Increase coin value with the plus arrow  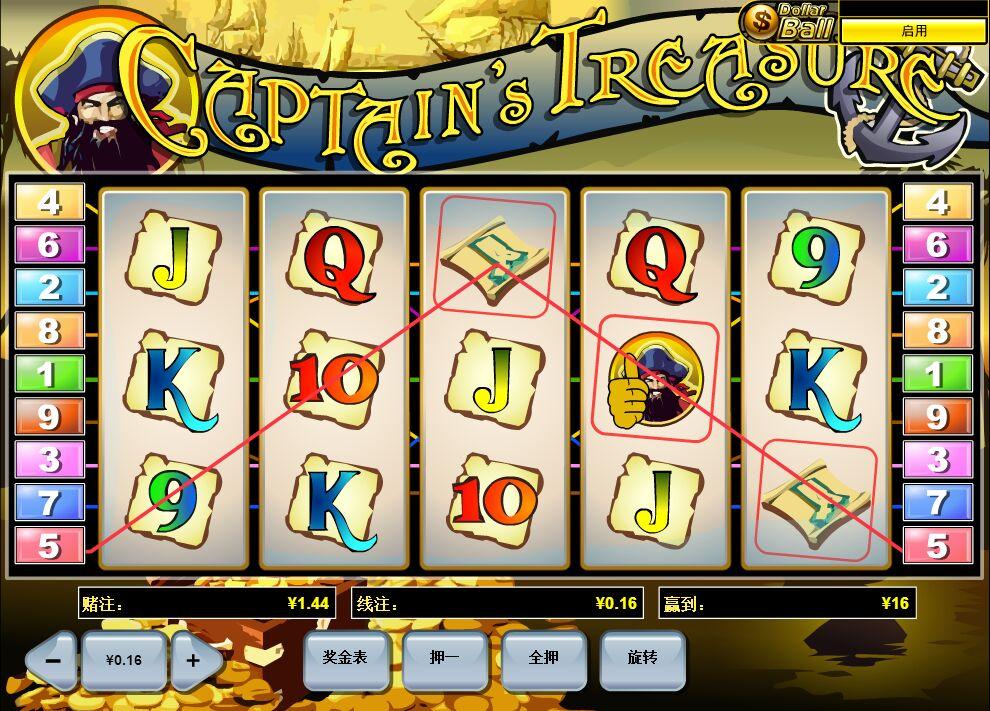click(x=194, y=660)
